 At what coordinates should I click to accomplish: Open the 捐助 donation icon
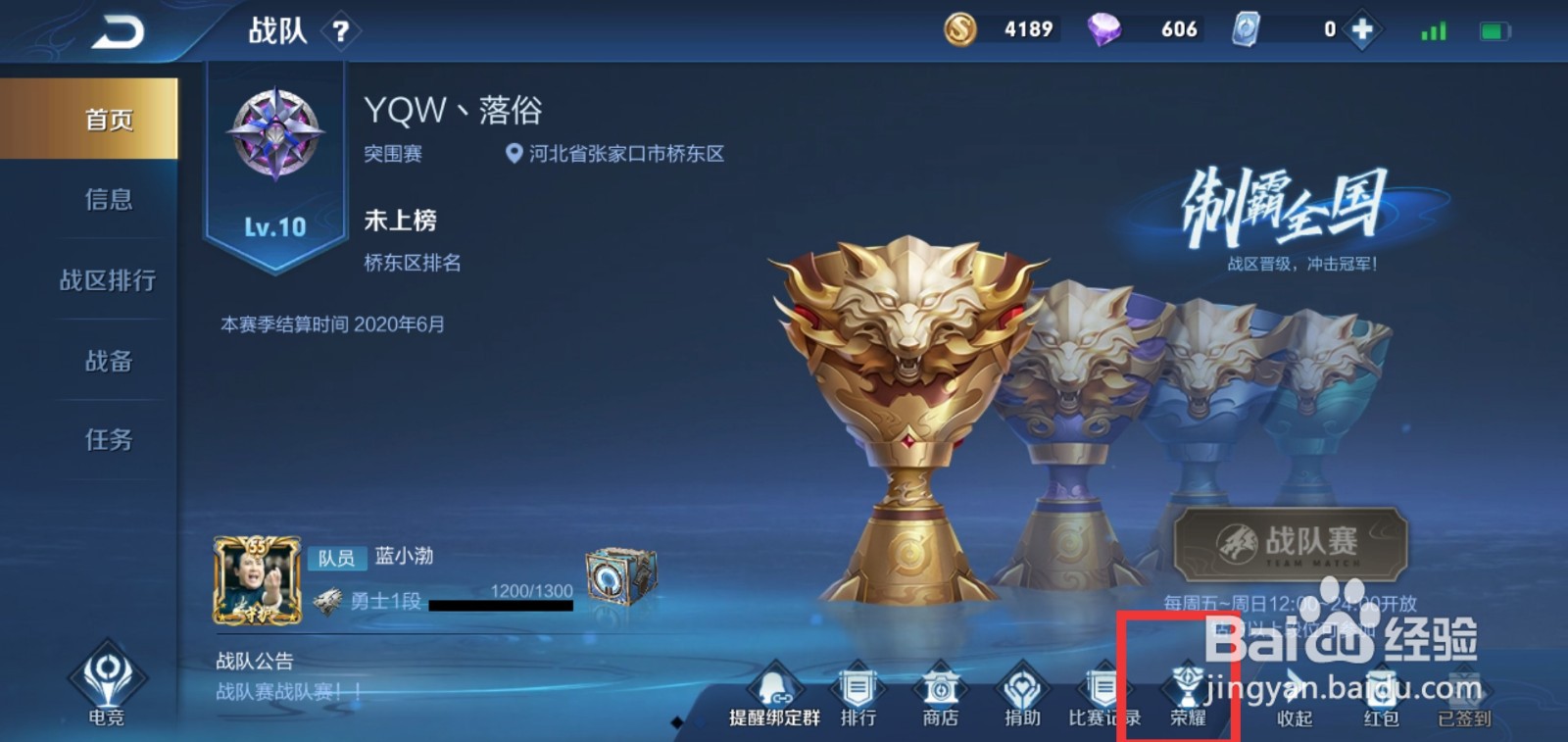[1020, 689]
